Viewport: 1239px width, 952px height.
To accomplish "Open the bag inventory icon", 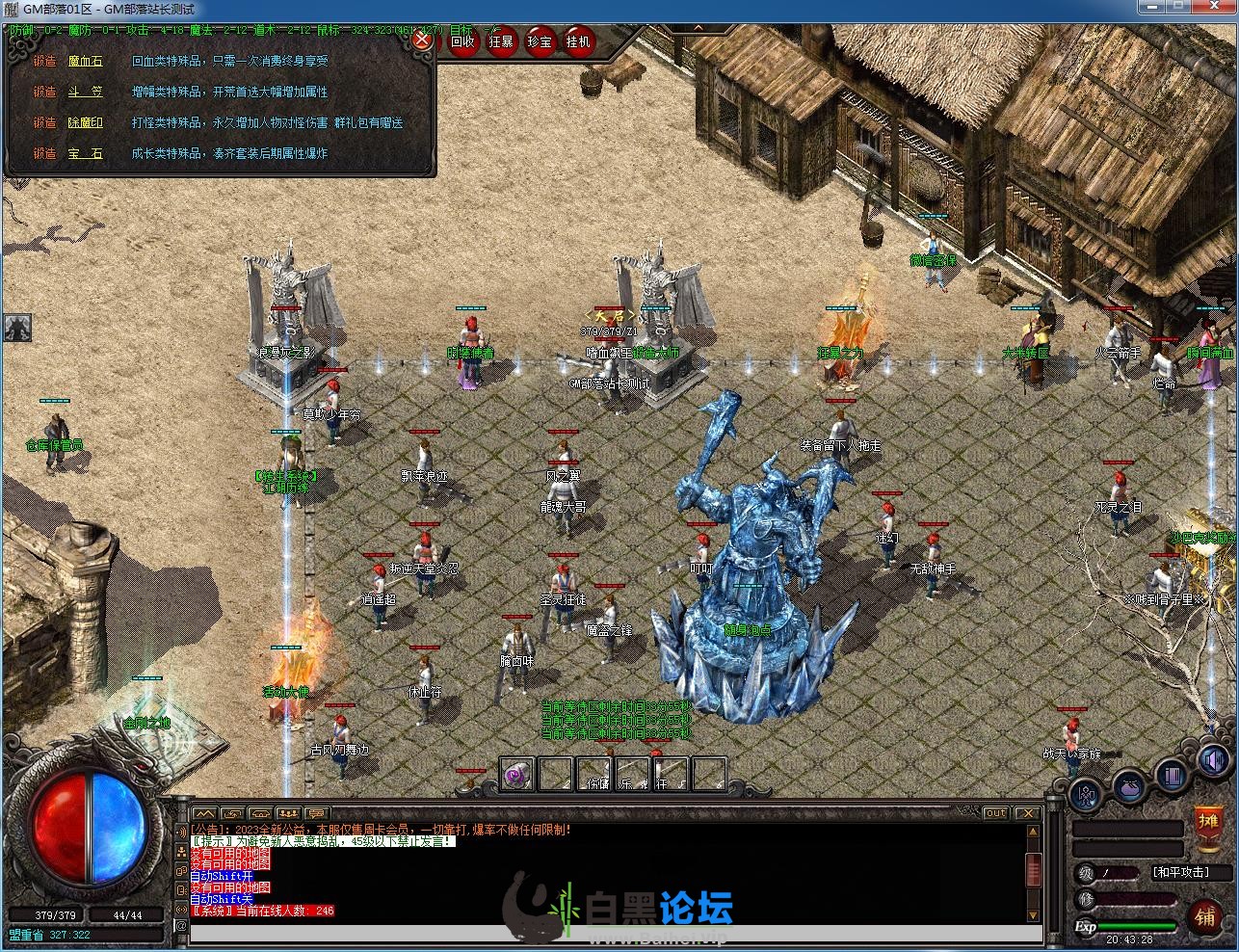I will [x=1129, y=788].
